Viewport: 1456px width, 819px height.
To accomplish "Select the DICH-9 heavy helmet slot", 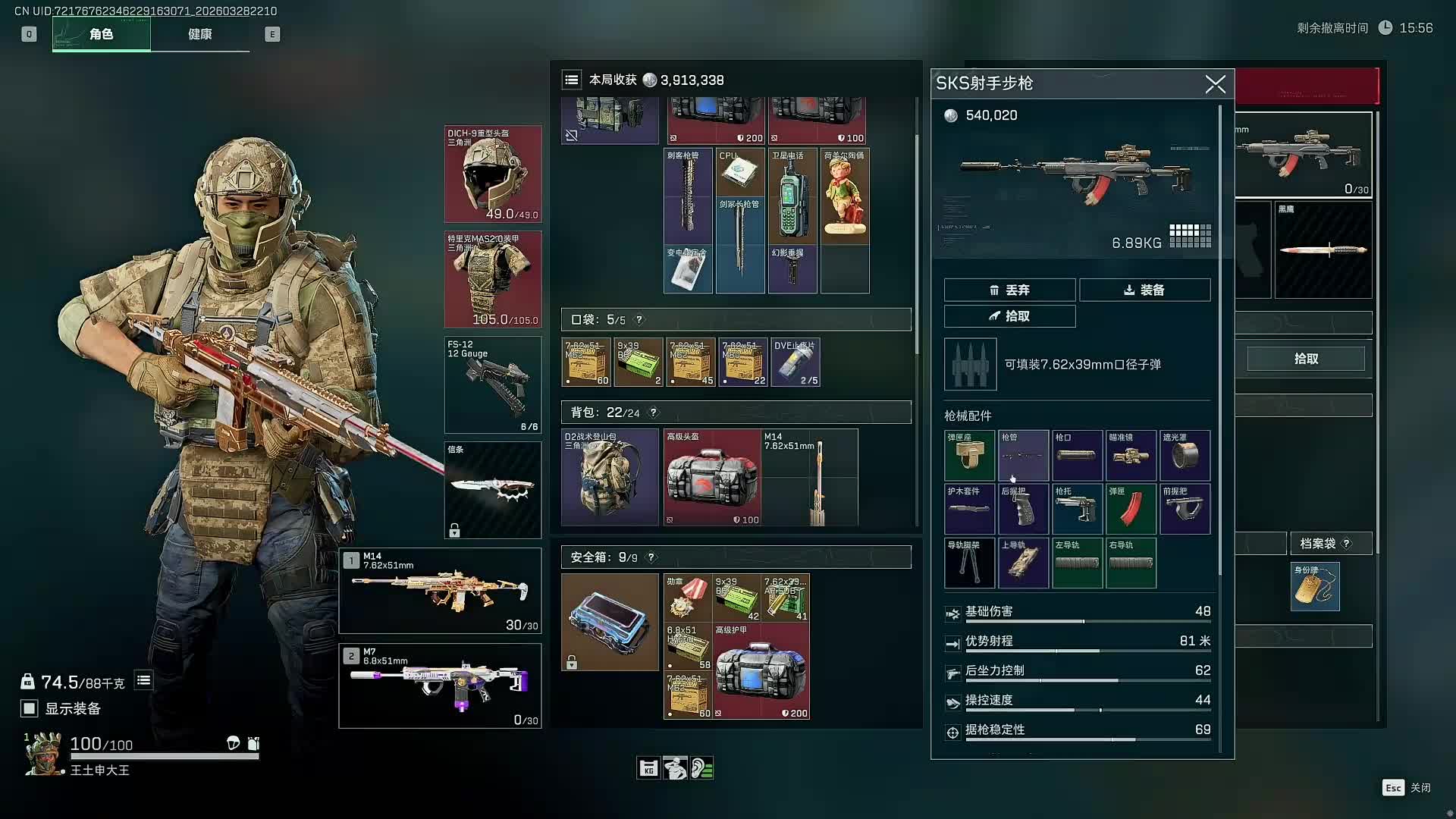I will tap(492, 174).
